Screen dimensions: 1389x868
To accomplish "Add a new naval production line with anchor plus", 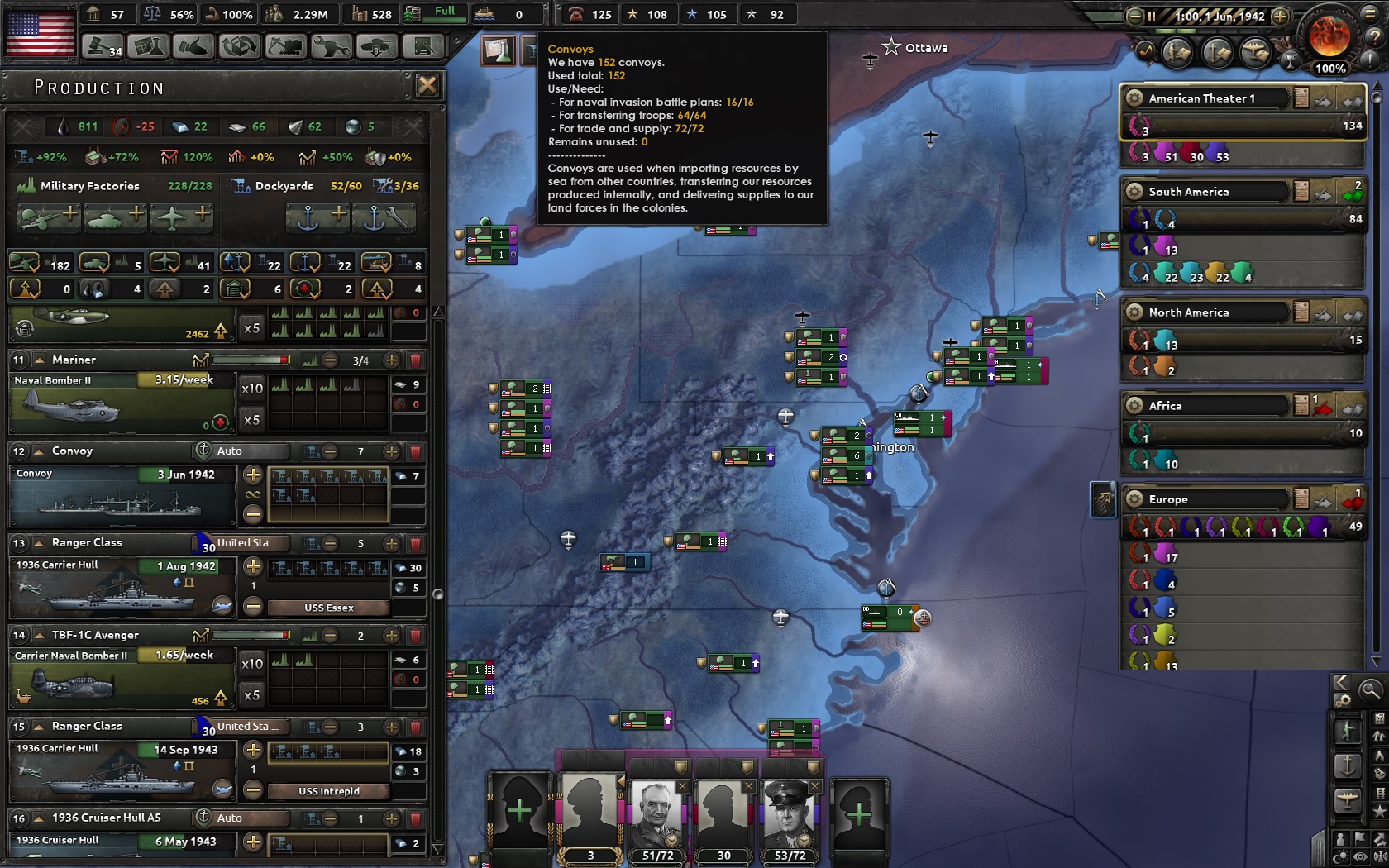I will tap(317, 217).
